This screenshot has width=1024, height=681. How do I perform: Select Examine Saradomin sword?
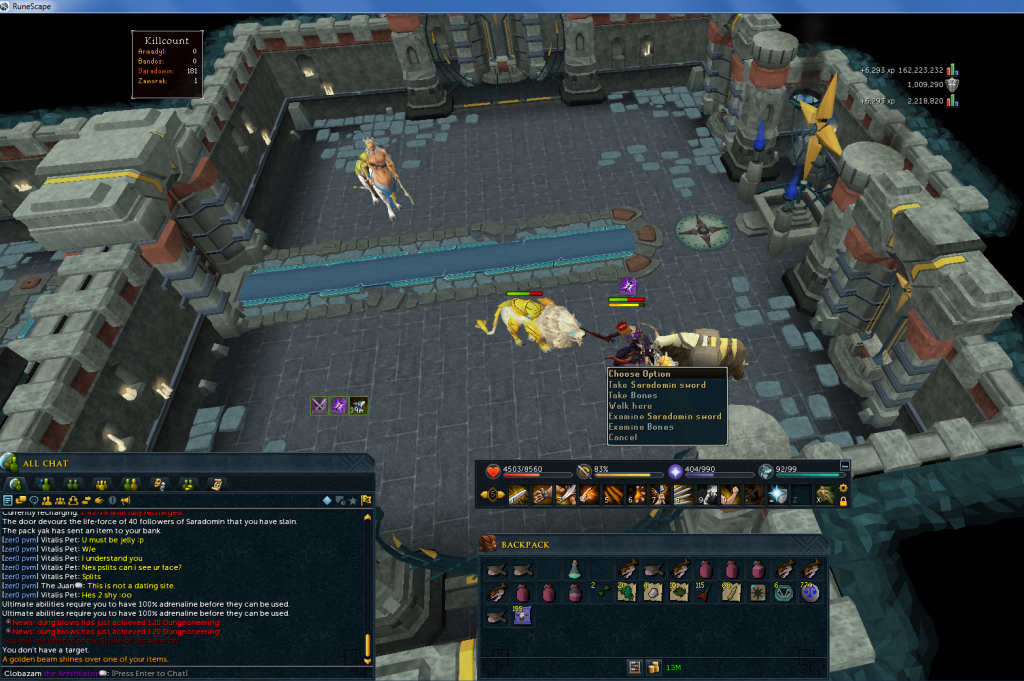[x=664, y=417]
